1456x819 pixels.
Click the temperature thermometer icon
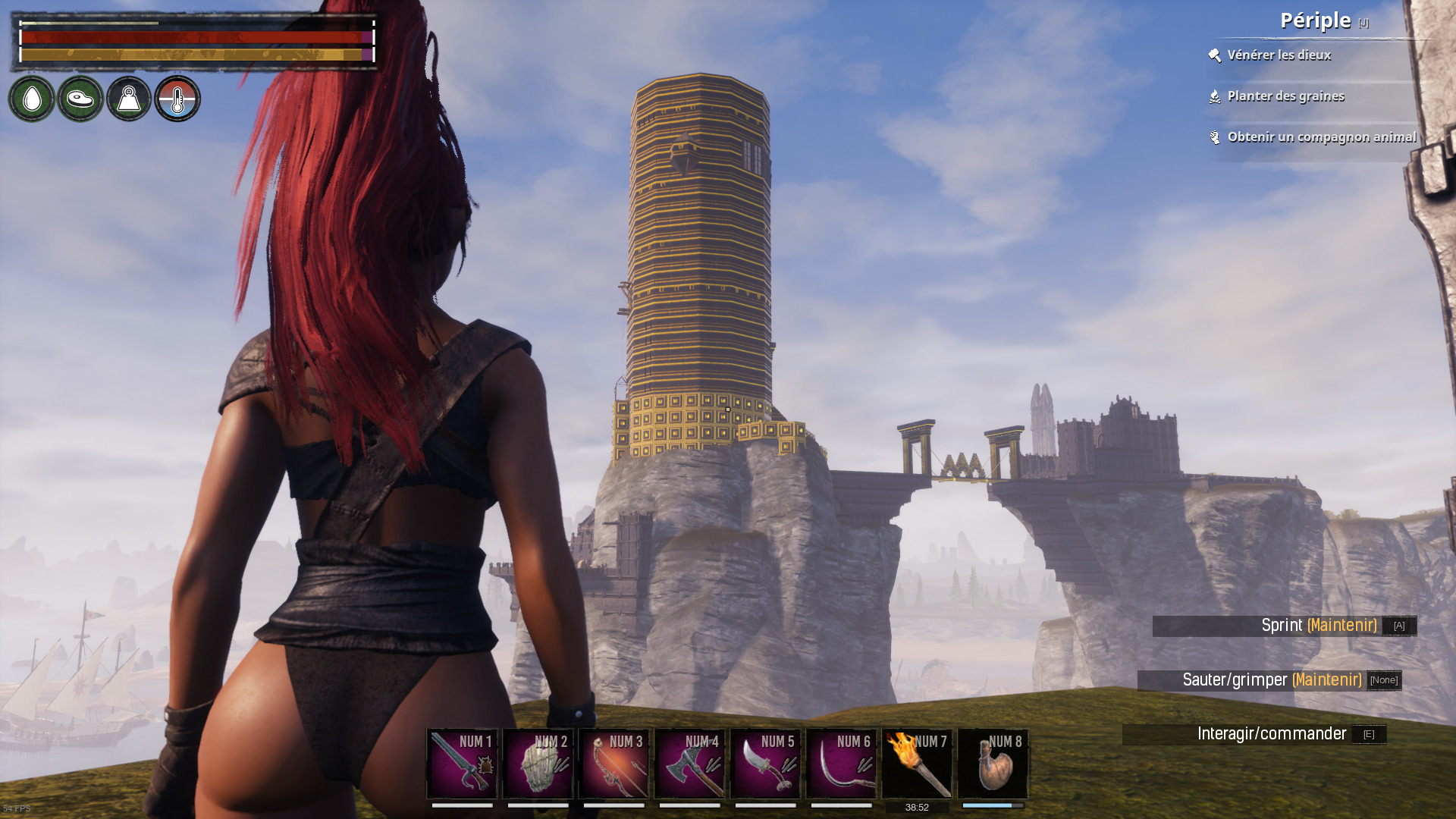(177, 99)
